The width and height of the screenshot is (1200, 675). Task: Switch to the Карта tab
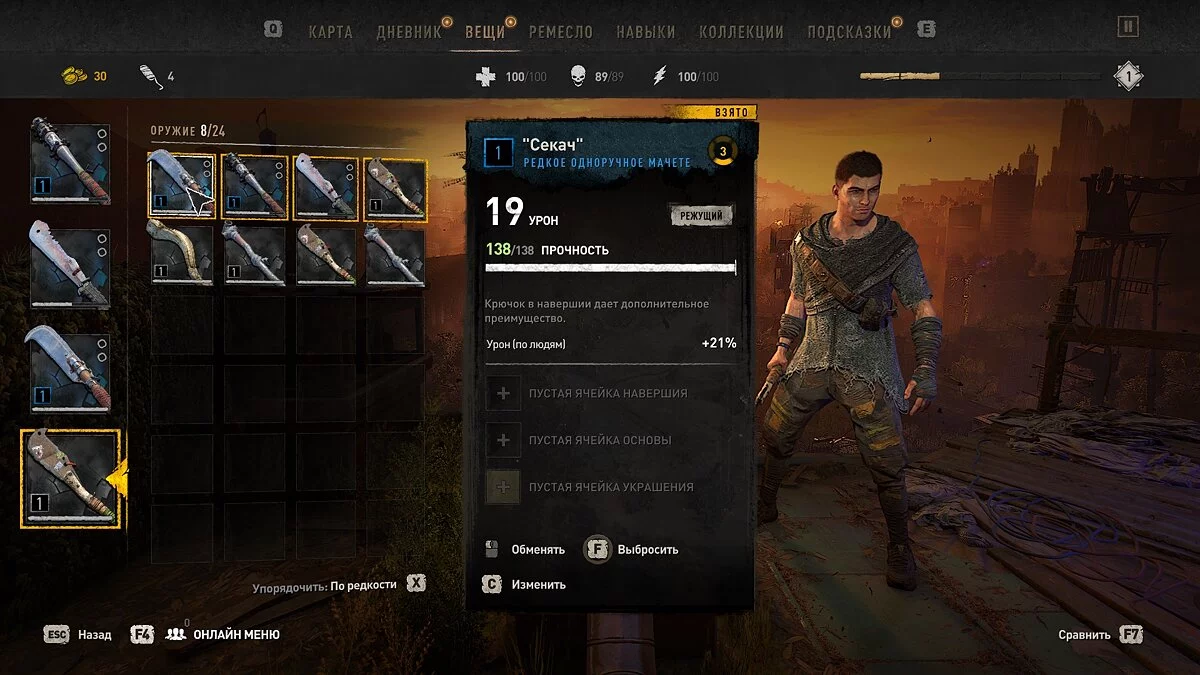click(x=330, y=31)
